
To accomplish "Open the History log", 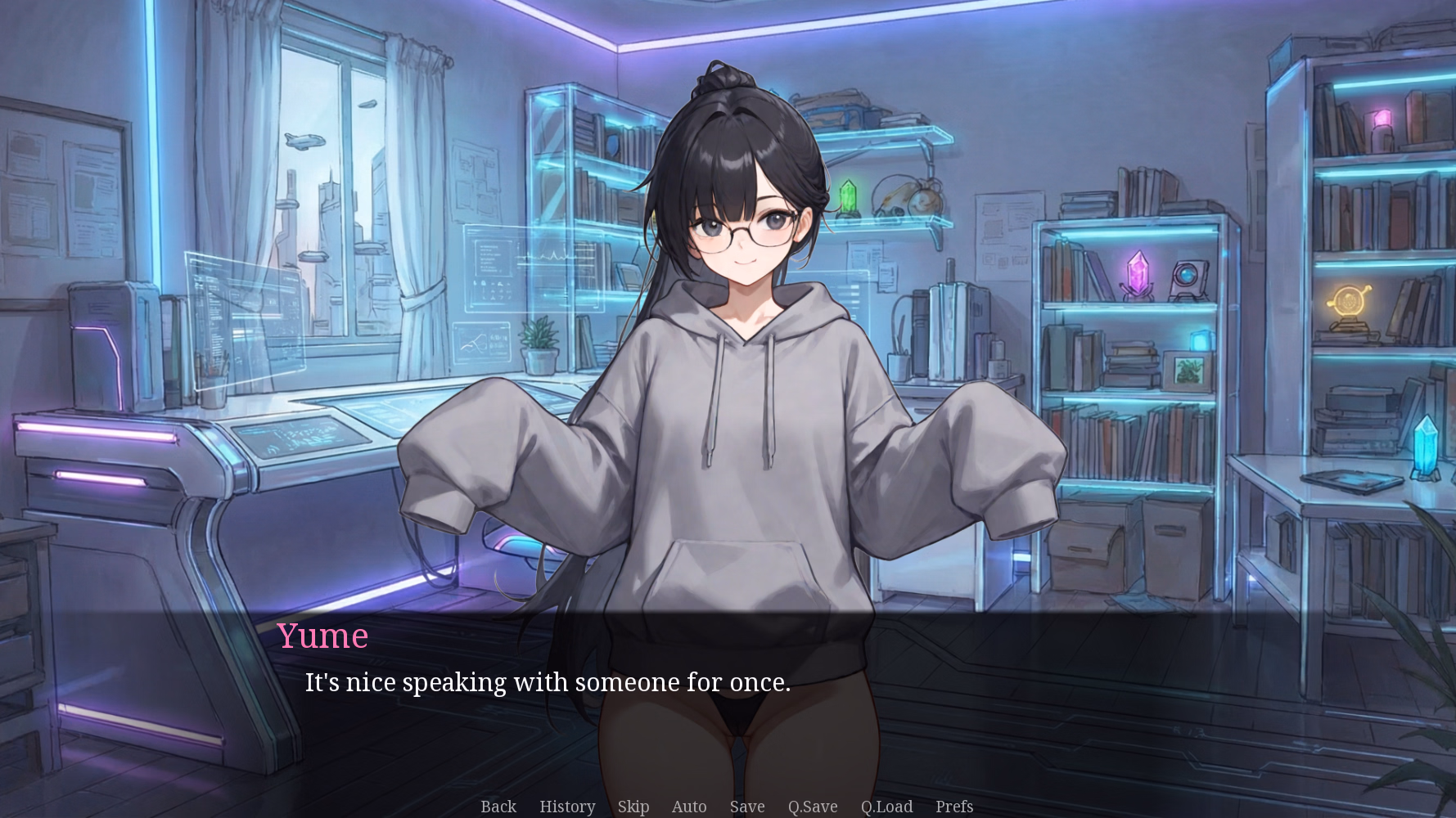I will point(567,807).
